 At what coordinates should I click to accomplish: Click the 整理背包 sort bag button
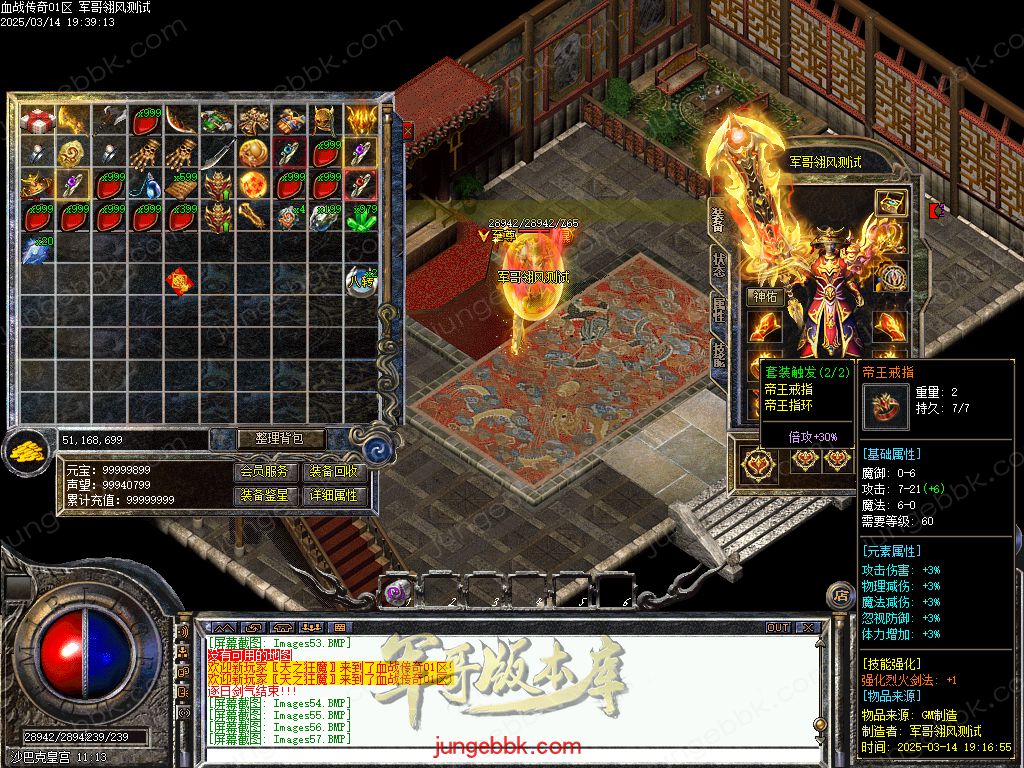(x=268, y=439)
